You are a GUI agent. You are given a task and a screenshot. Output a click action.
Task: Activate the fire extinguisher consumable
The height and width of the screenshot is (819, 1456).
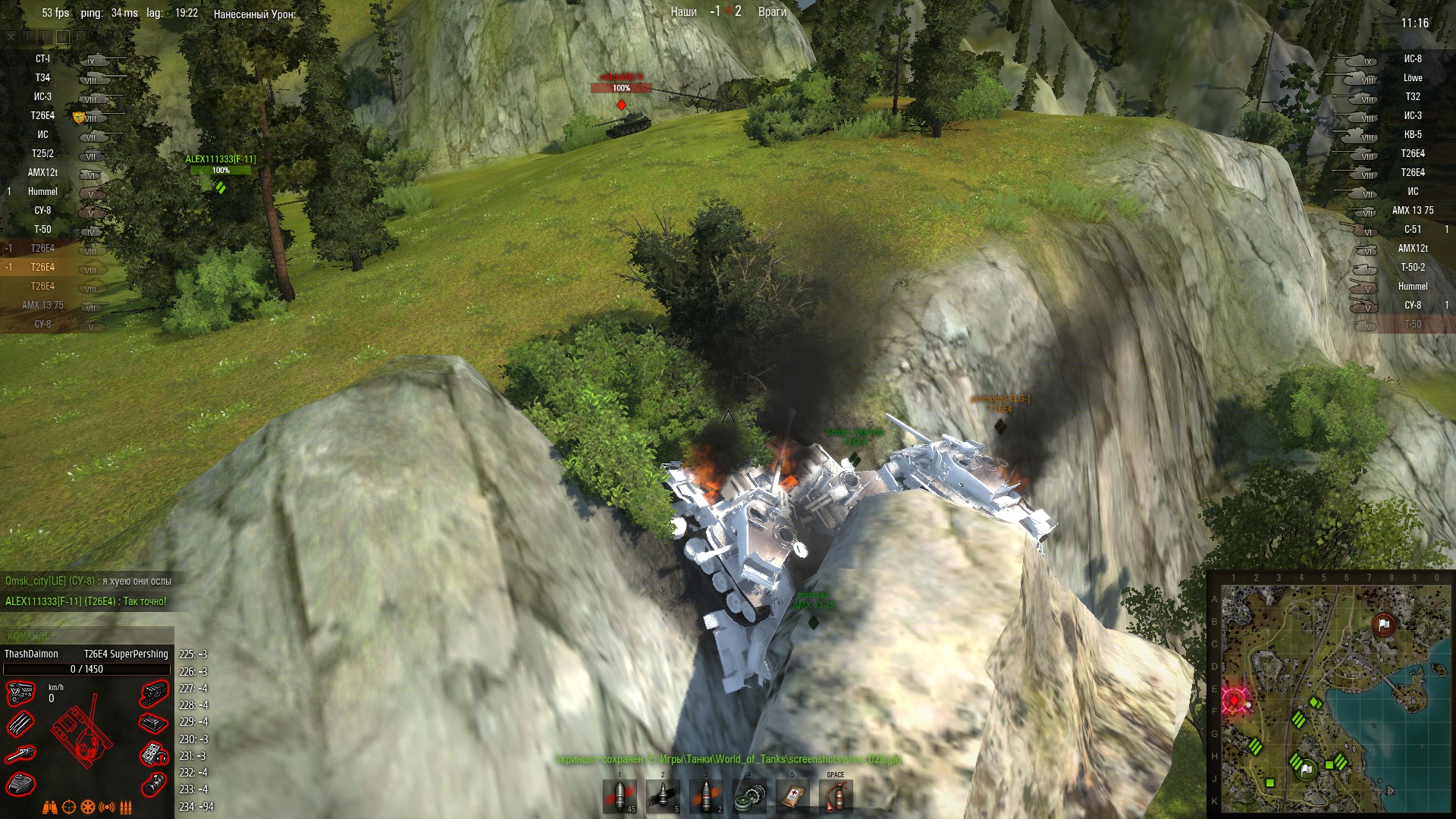pyautogui.click(x=836, y=797)
